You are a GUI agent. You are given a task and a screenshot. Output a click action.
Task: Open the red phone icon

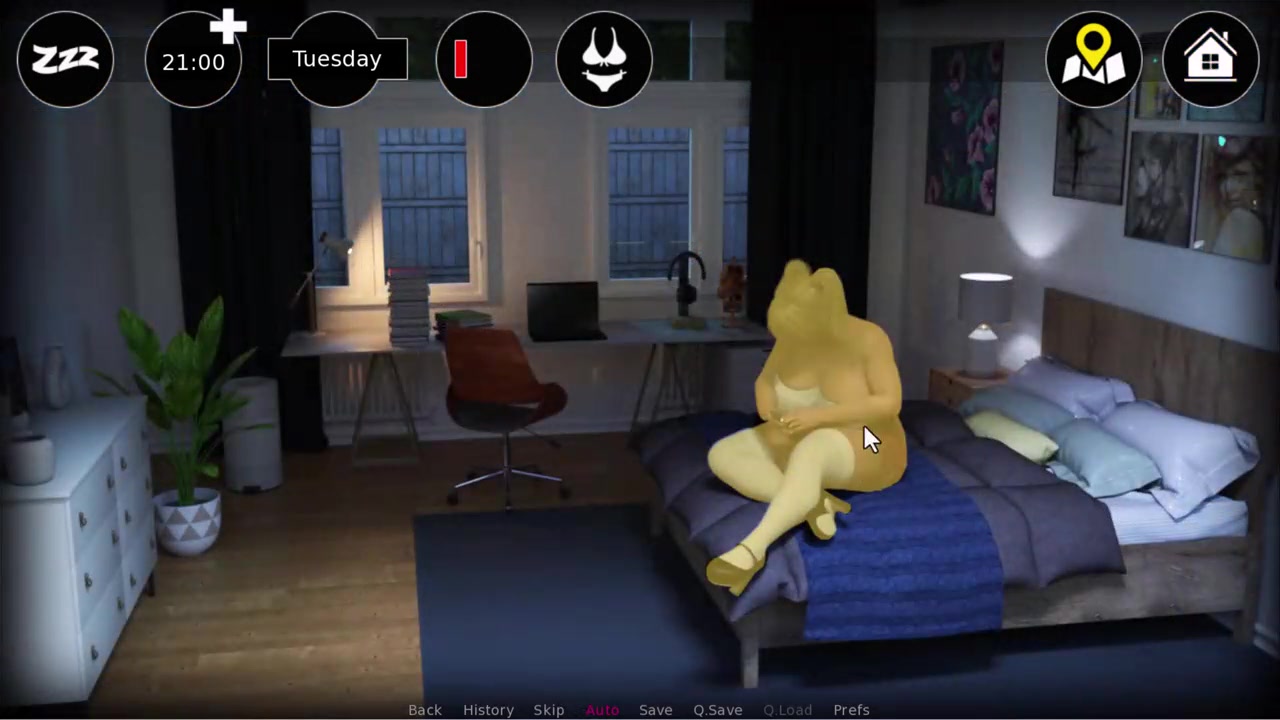(484, 60)
